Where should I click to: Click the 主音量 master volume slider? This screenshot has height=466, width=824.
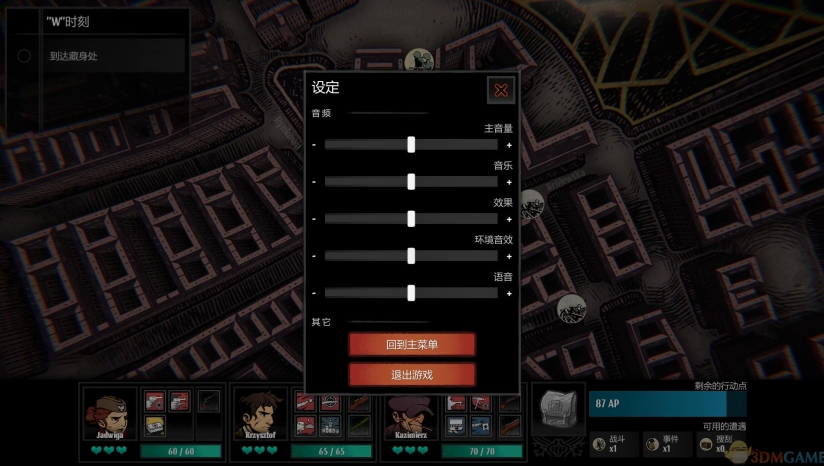(411, 145)
